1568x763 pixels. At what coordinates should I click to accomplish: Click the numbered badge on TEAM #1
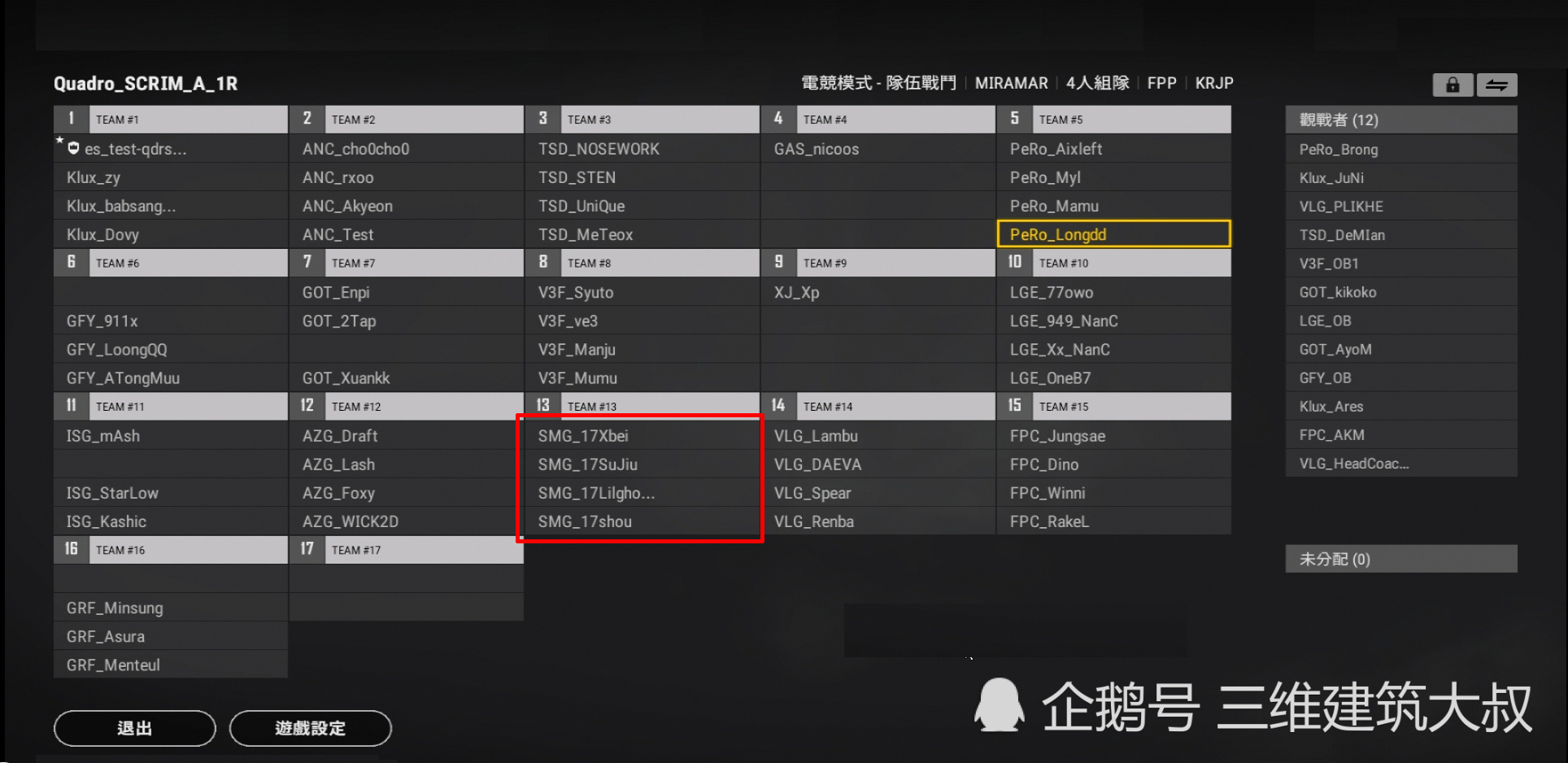[x=72, y=119]
